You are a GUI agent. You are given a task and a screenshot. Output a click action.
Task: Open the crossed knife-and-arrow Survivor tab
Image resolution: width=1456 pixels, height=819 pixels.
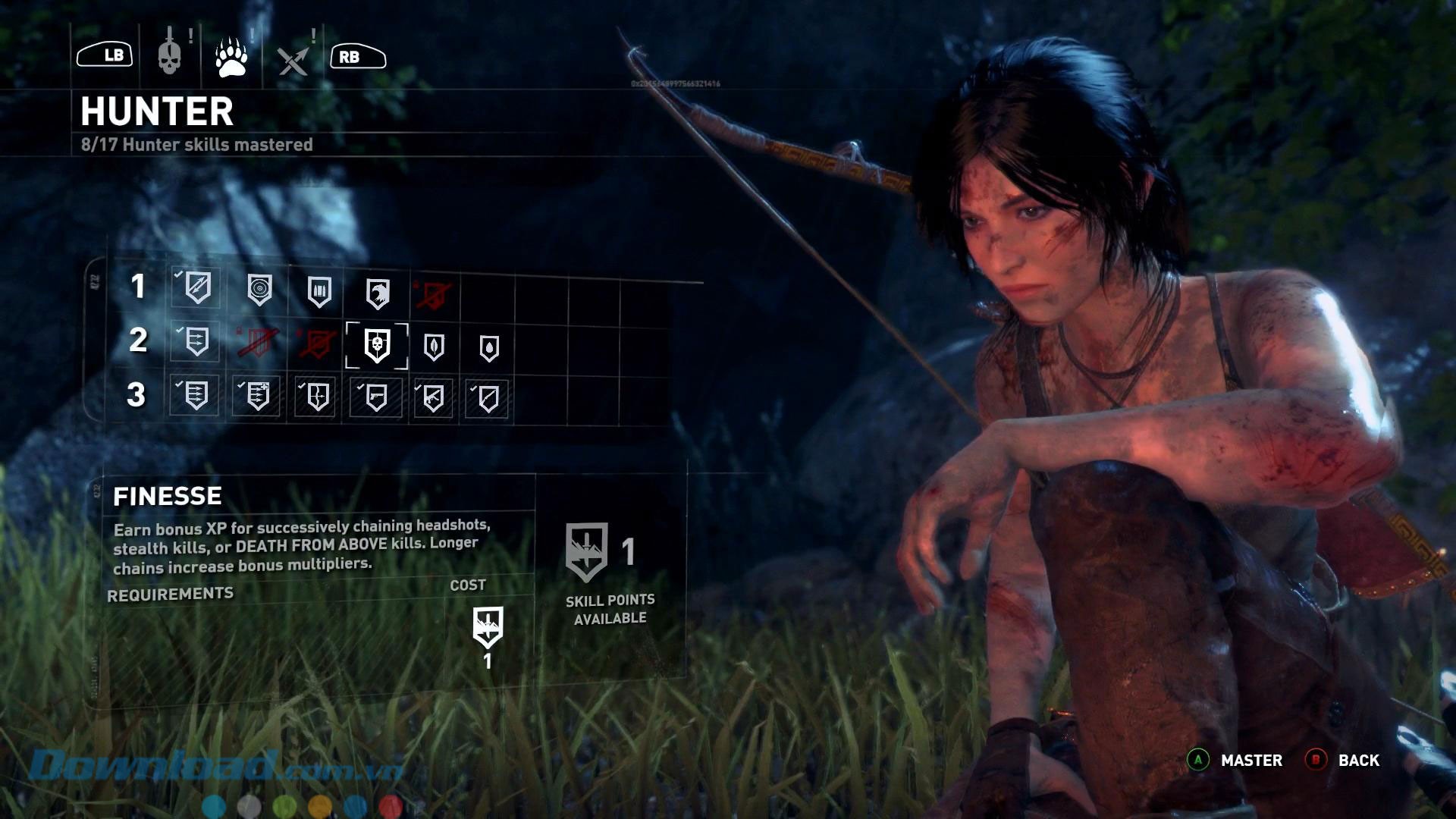(x=293, y=59)
